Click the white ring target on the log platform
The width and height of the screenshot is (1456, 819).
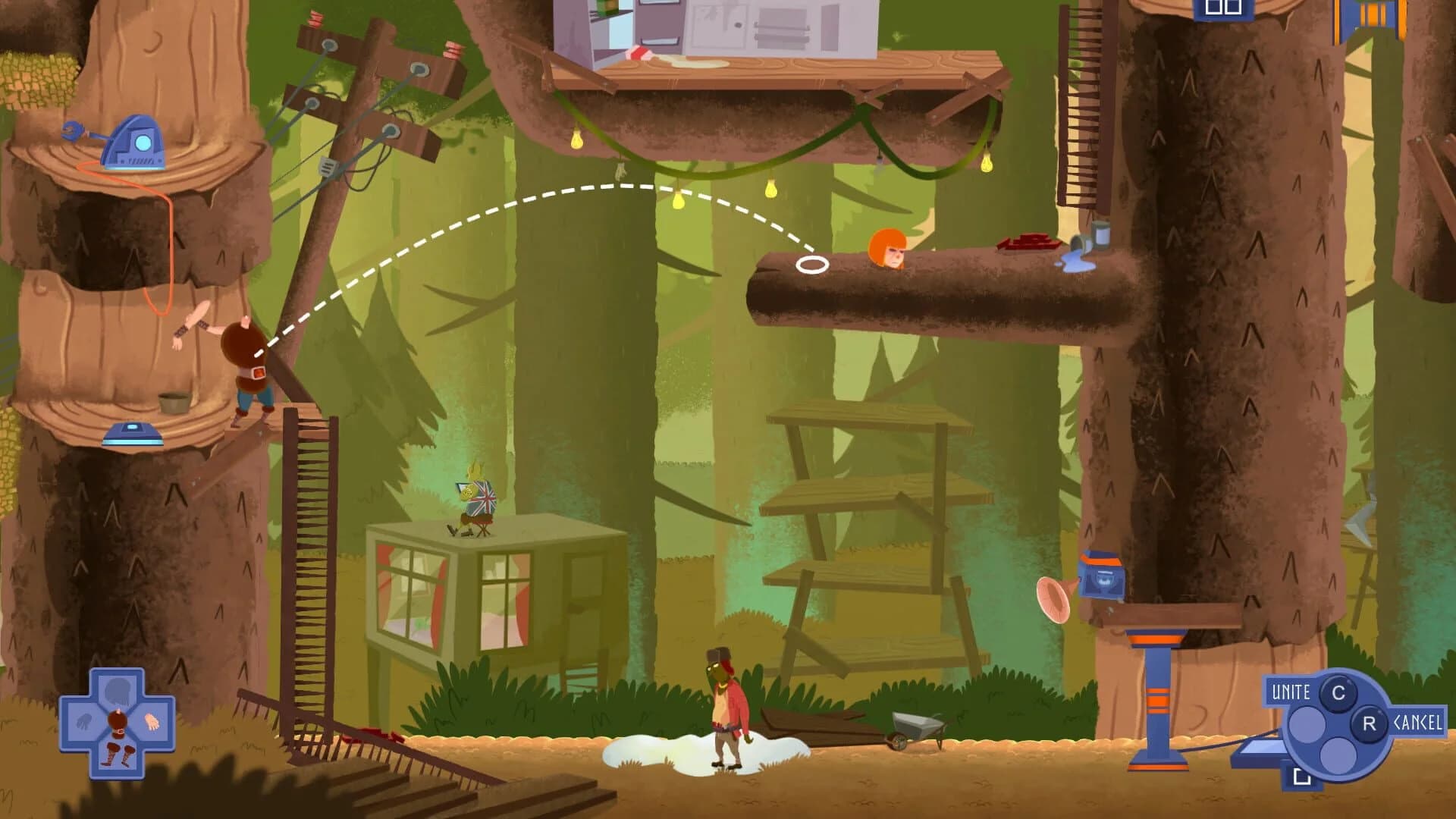click(814, 264)
